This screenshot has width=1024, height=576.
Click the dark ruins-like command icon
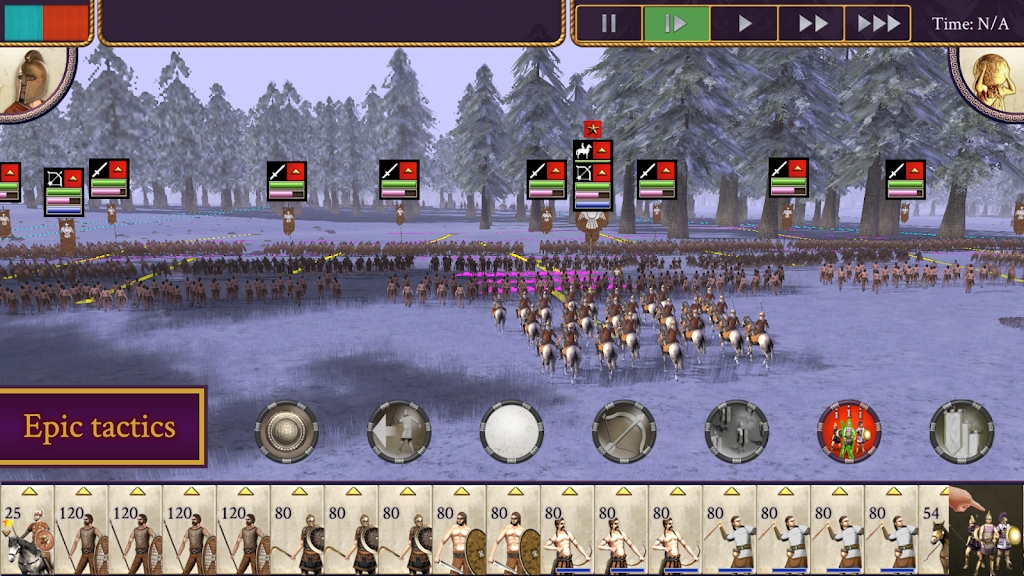(x=736, y=431)
